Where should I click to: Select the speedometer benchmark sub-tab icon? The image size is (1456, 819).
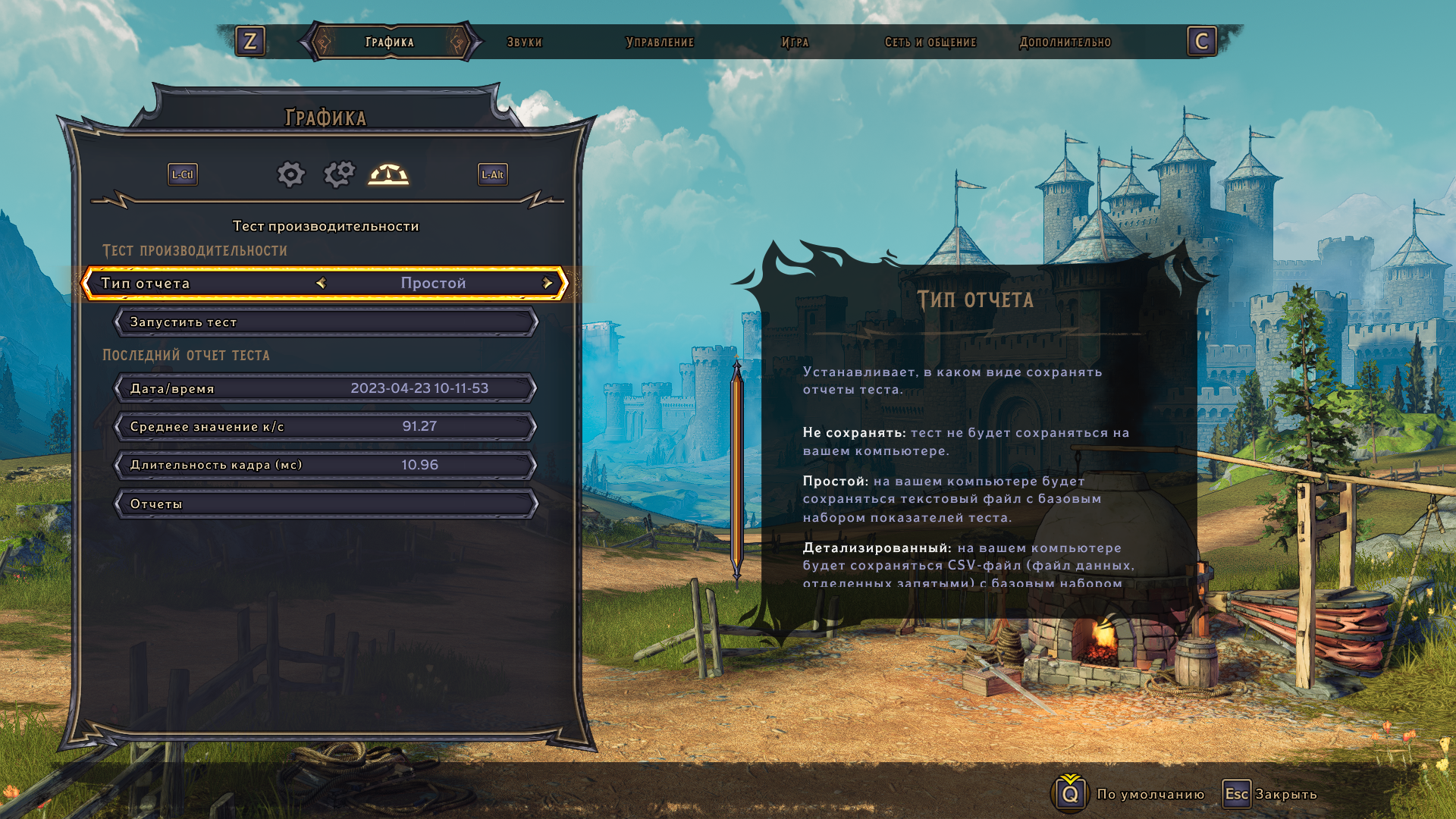tap(388, 174)
